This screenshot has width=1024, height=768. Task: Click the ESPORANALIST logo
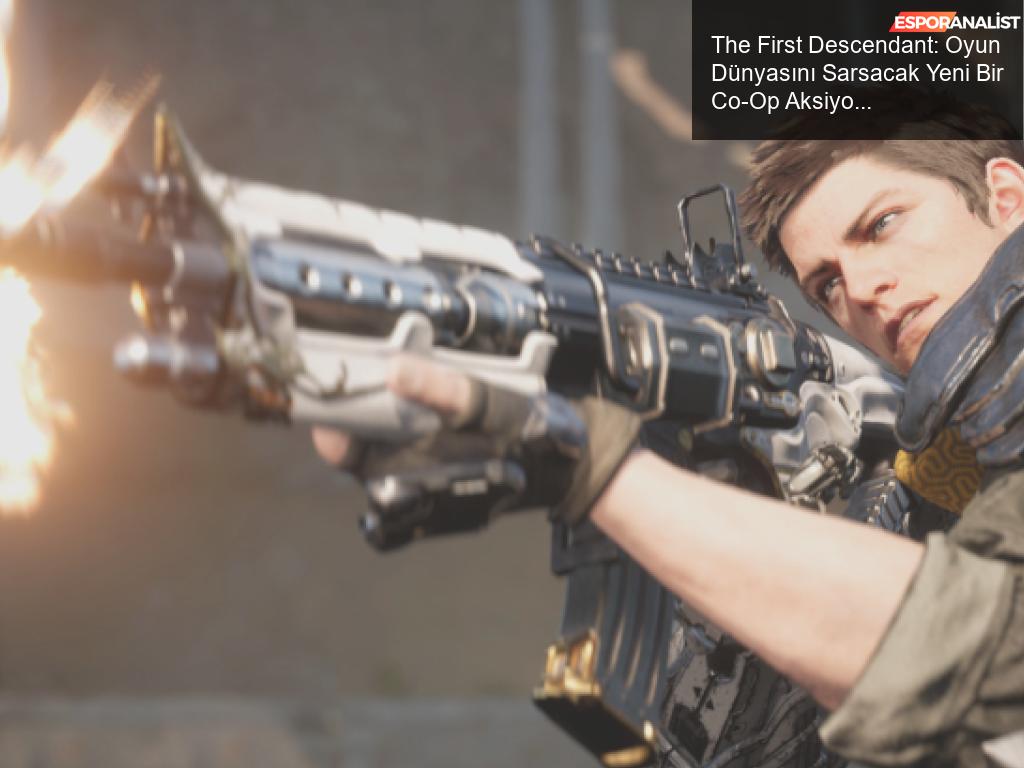click(955, 22)
